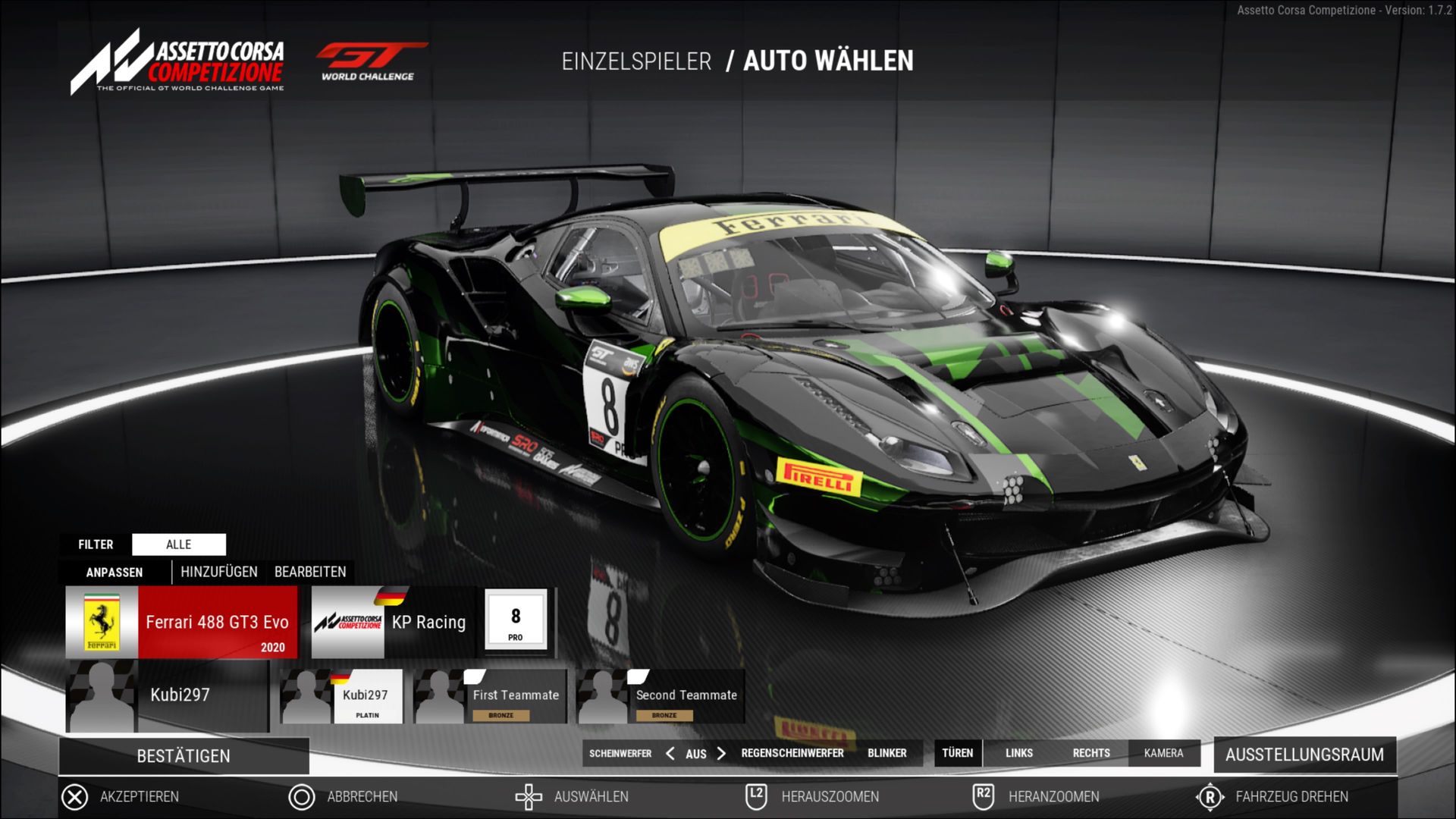Activate the Kamera option
This screenshot has width=1456, height=819.
[x=1164, y=753]
